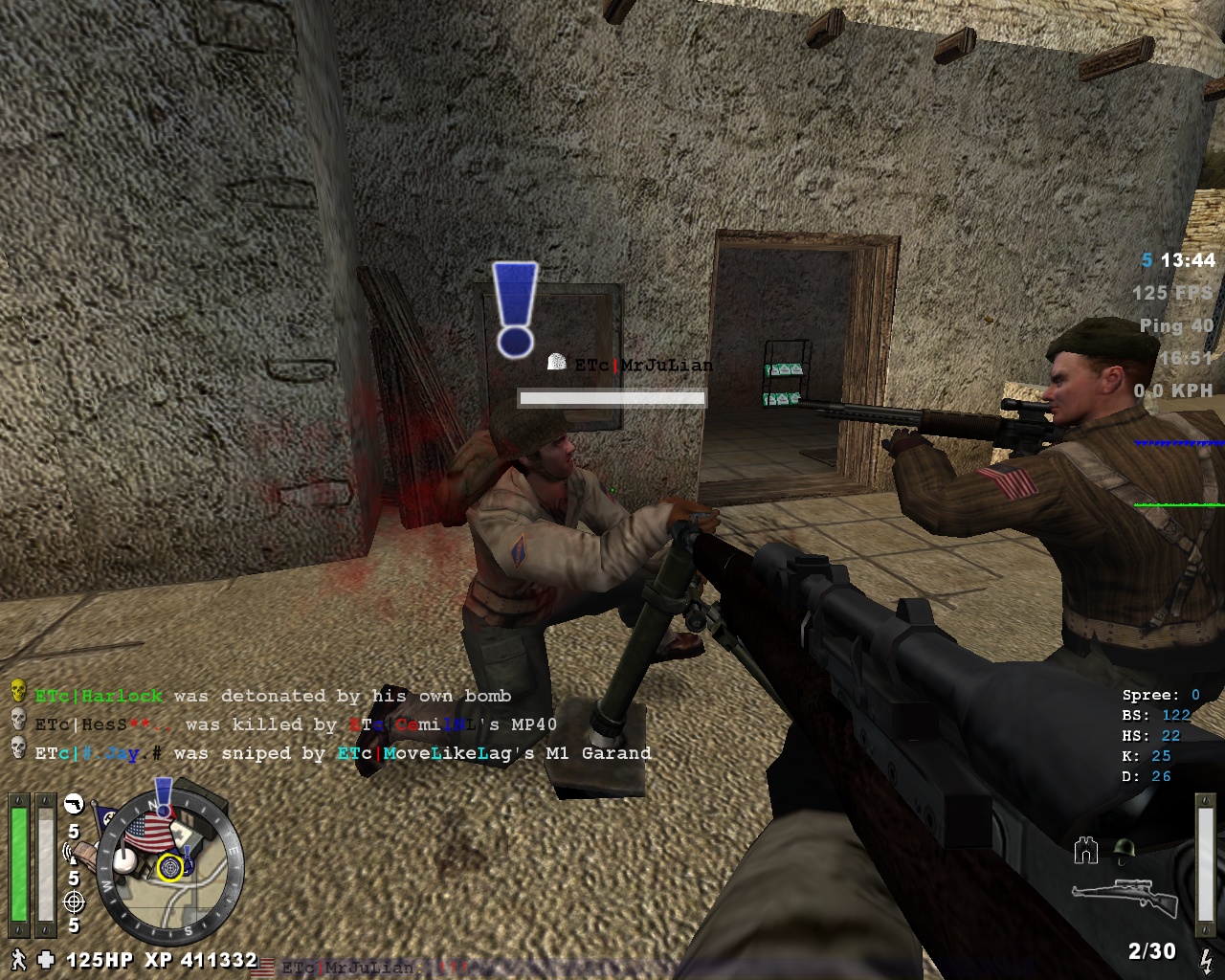The height and width of the screenshot is (980, 1225).
Task: Click the MoveLikeLag M1 Garand kill message
Action: (x=343, y=753)
